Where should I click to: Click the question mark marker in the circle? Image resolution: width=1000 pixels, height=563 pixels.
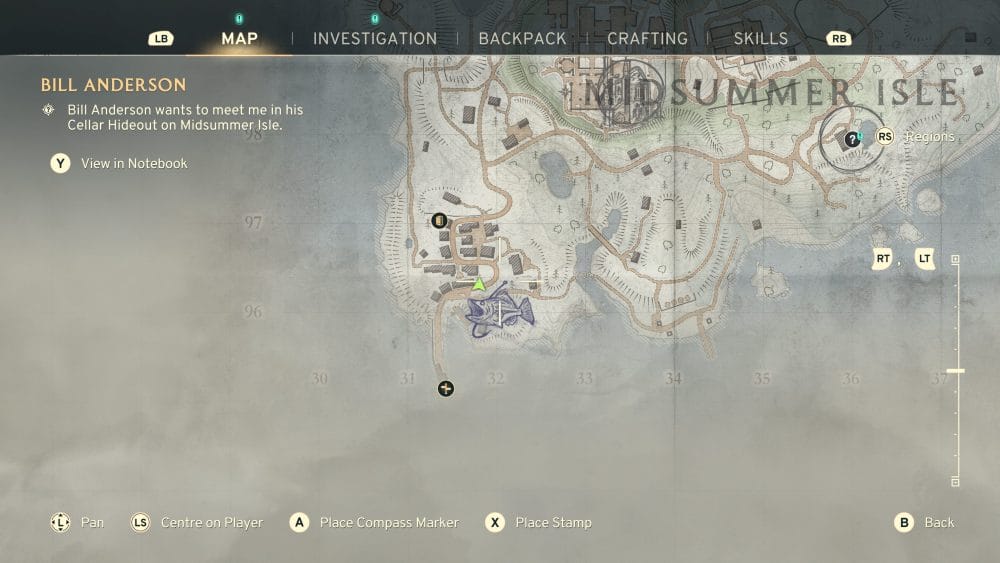851,139
